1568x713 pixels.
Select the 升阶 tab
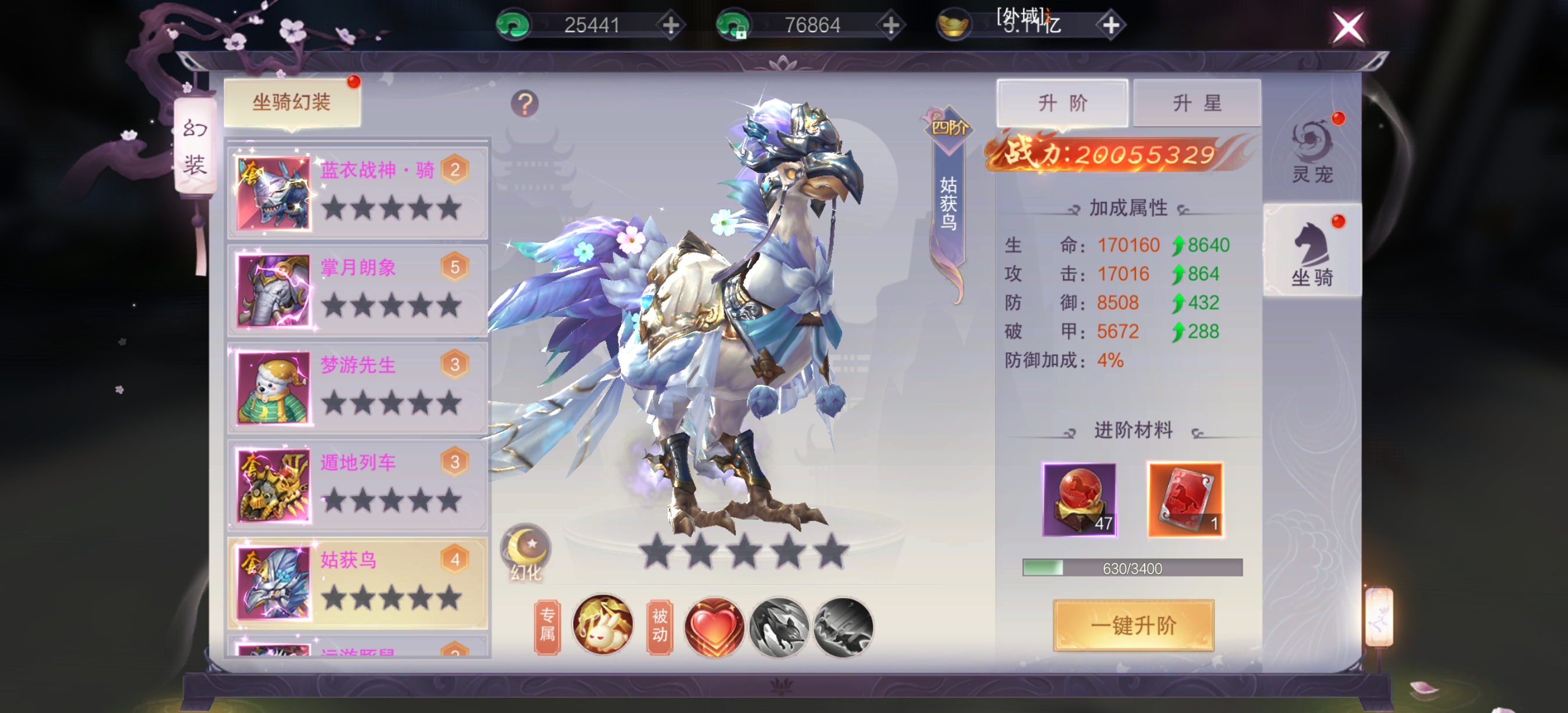(1062, 103)
